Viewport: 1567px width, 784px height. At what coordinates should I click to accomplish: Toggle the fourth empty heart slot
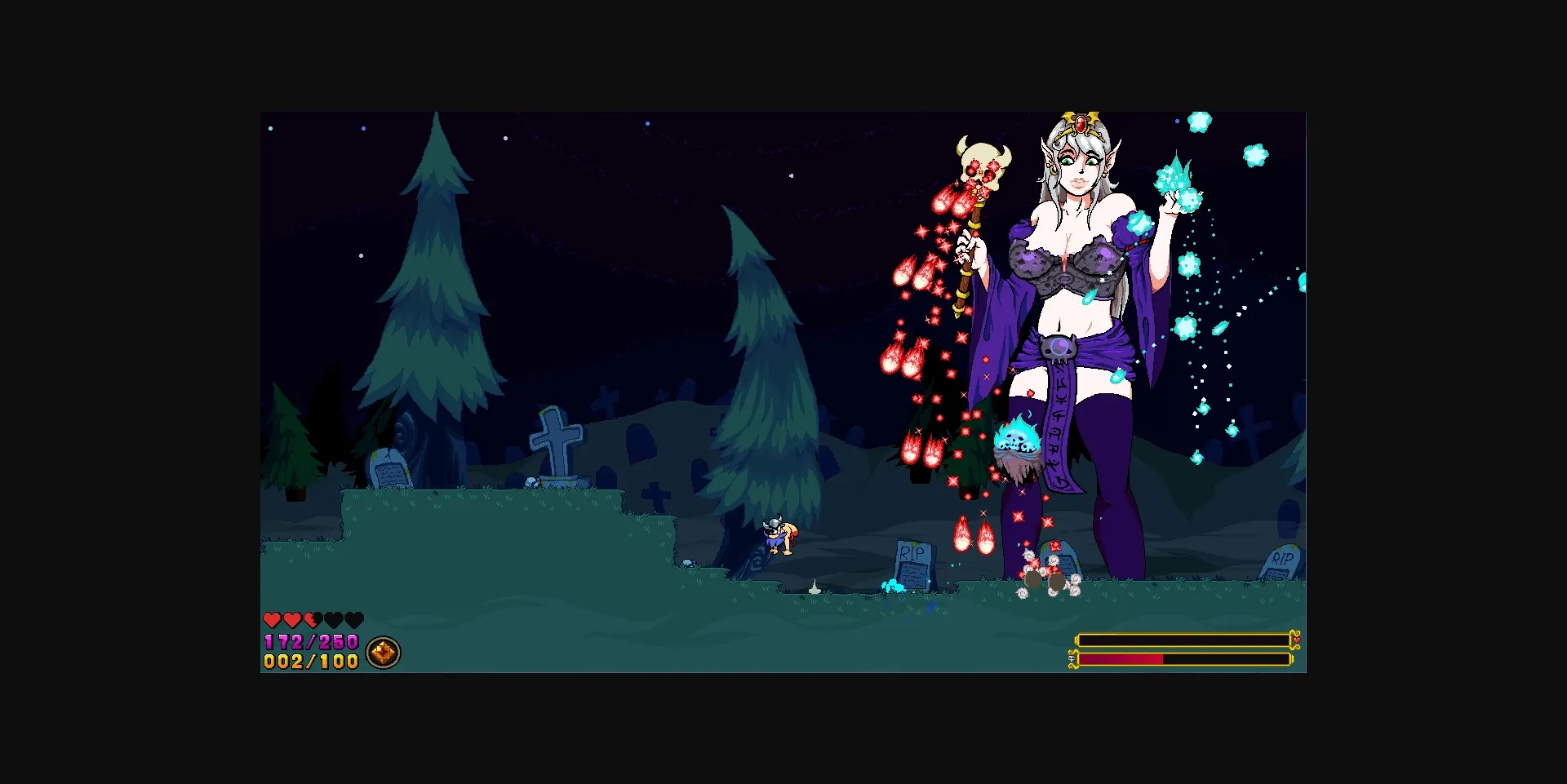pos(334,620)
